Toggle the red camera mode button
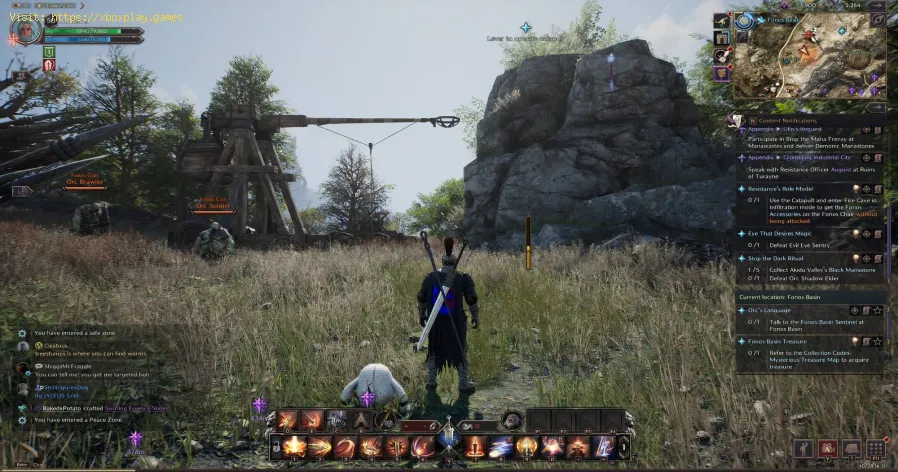The width and height of the screenshot is (898, 472). click(x=828, y=448)
